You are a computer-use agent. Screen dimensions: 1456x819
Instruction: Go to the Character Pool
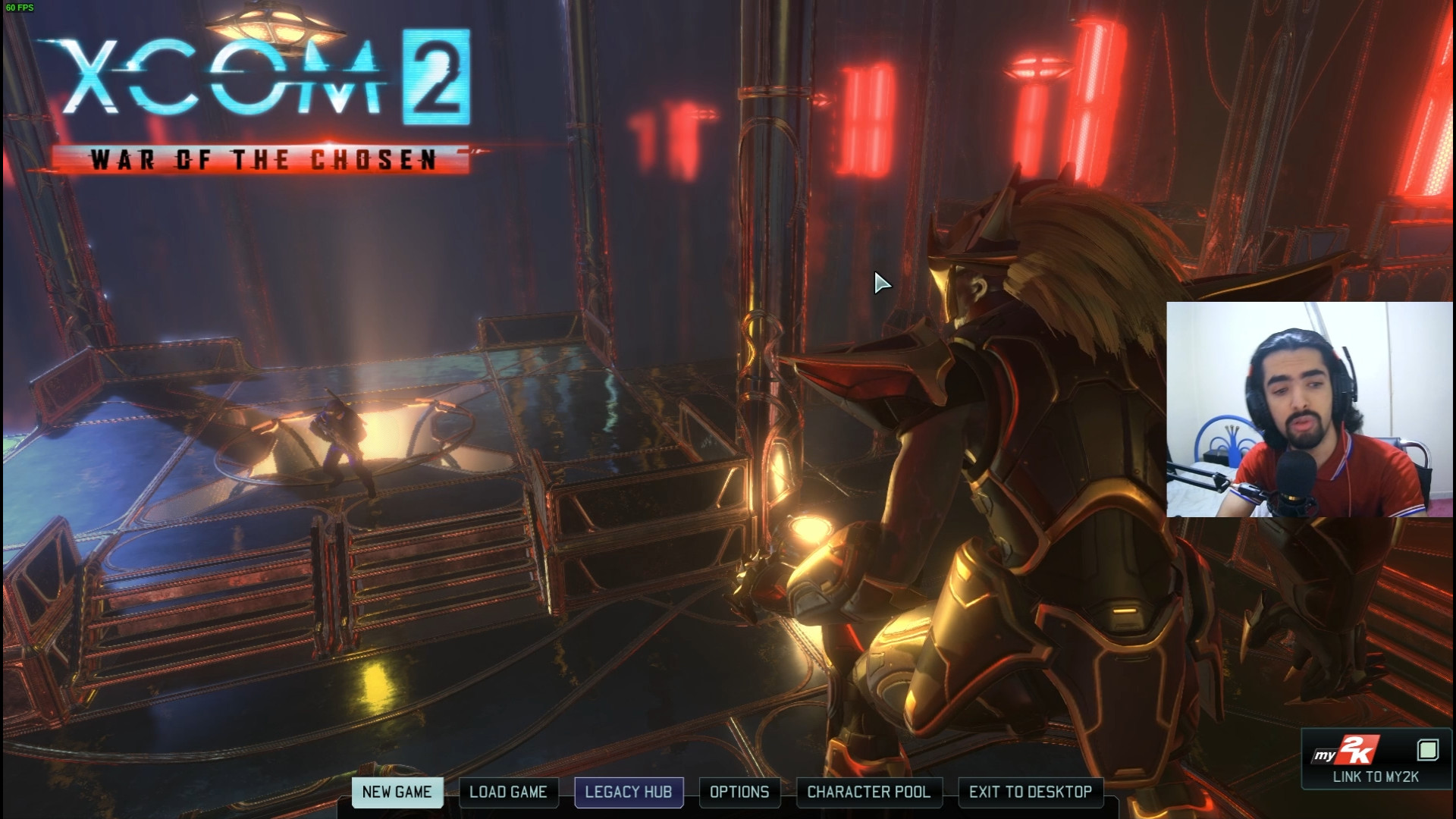tap(868, 792)
